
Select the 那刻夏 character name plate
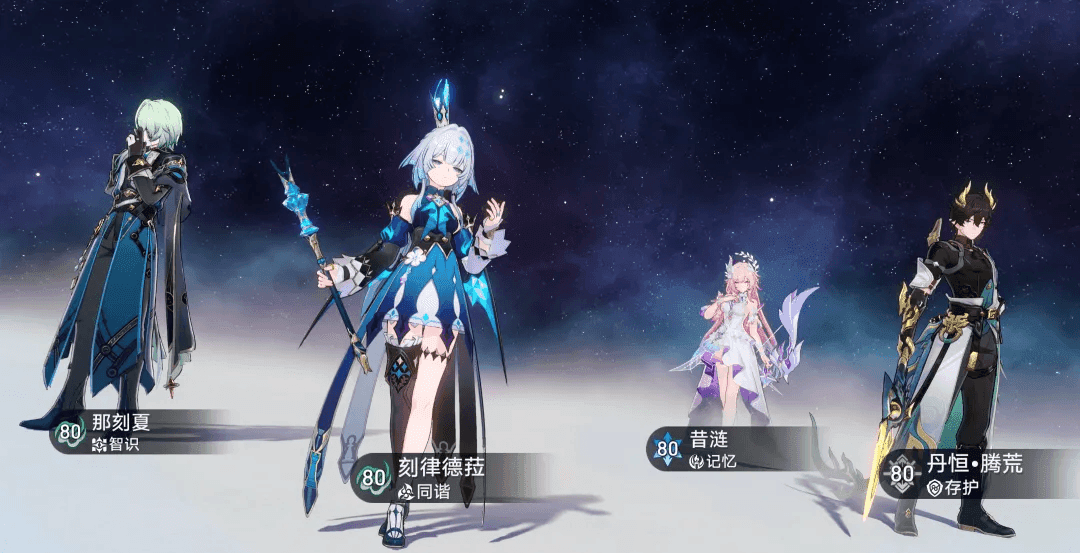coord(115,432)
